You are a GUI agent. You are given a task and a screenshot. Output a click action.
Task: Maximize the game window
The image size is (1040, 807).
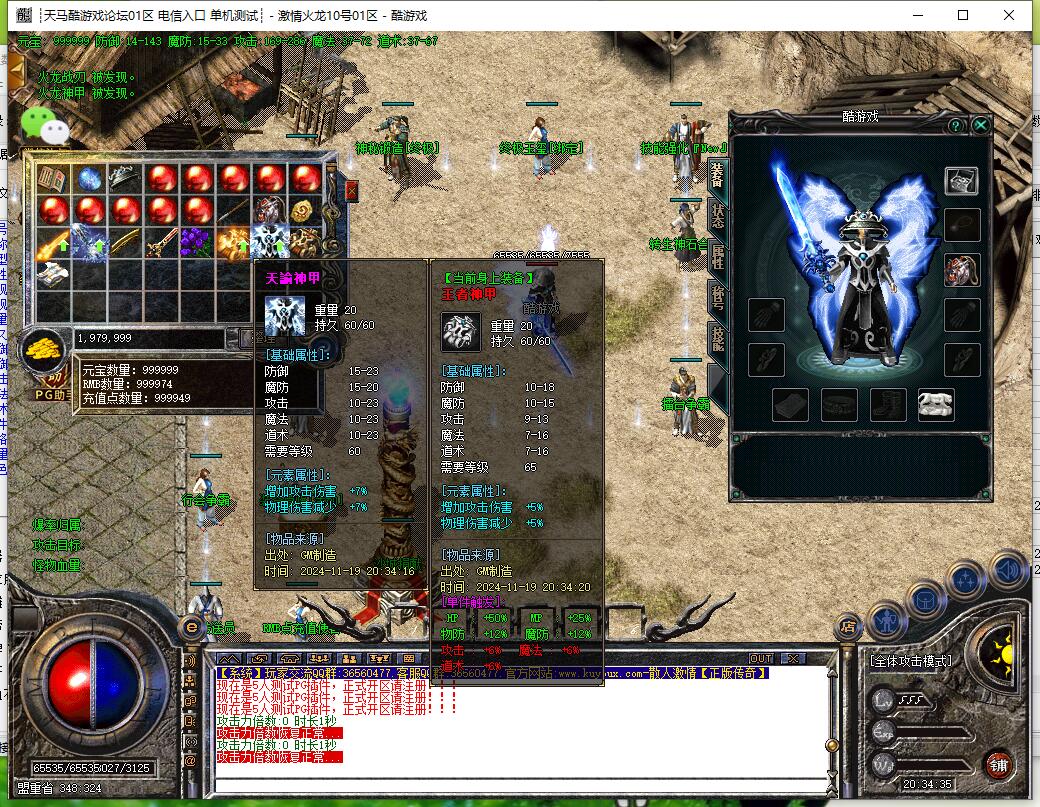pos(963,15)
